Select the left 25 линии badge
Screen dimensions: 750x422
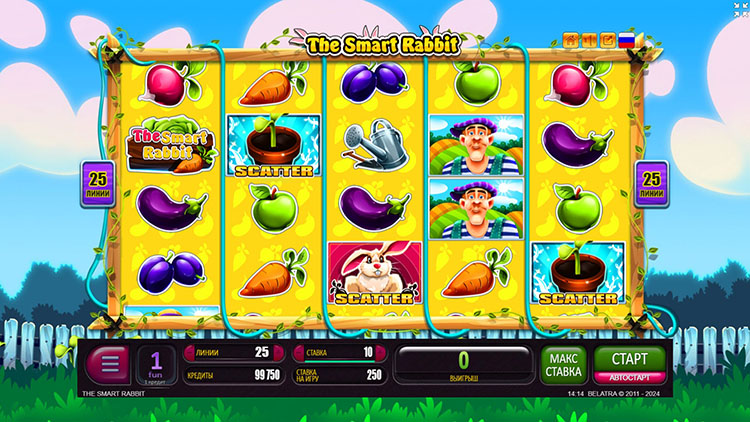98,183
